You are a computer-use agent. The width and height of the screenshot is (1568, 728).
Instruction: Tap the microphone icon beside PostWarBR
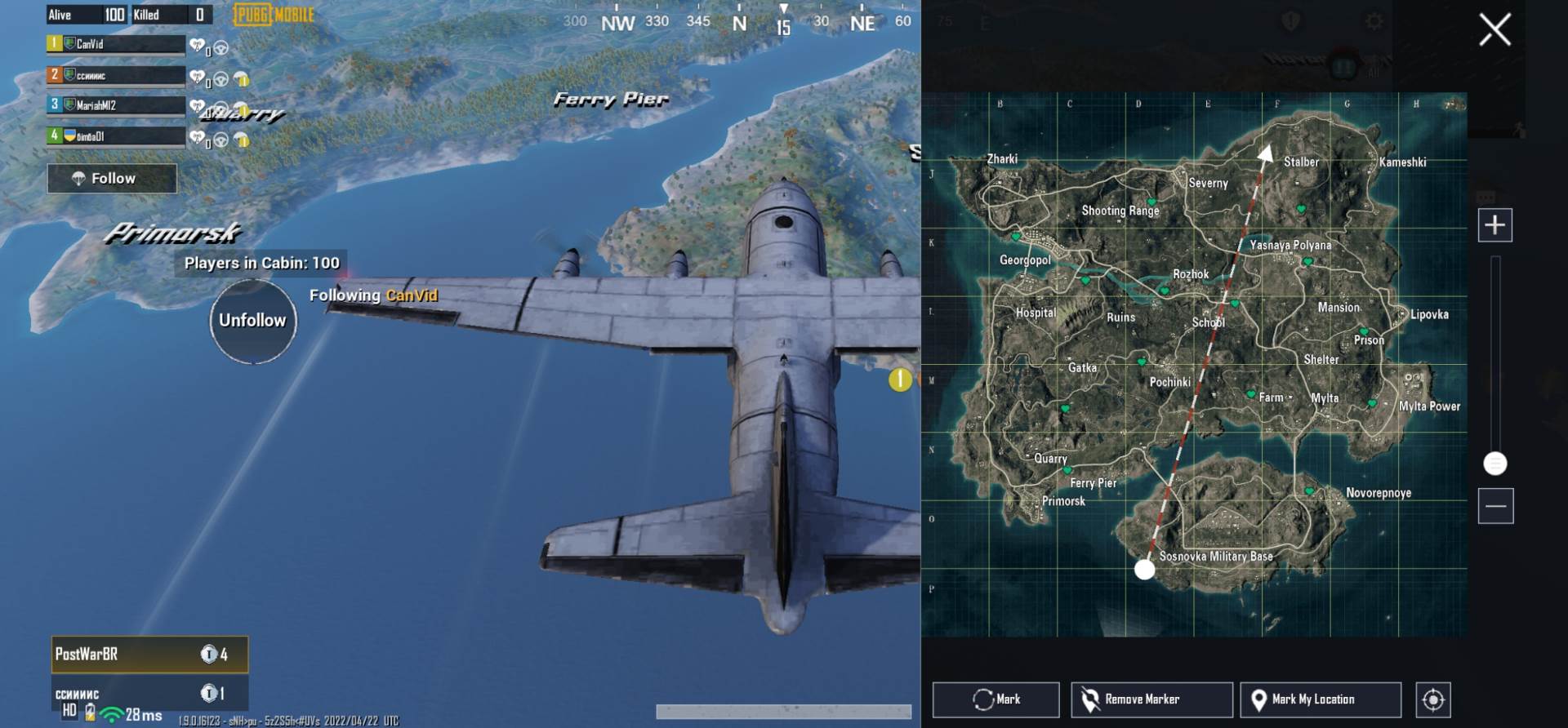pyautogui.click(x=209, y=655)
